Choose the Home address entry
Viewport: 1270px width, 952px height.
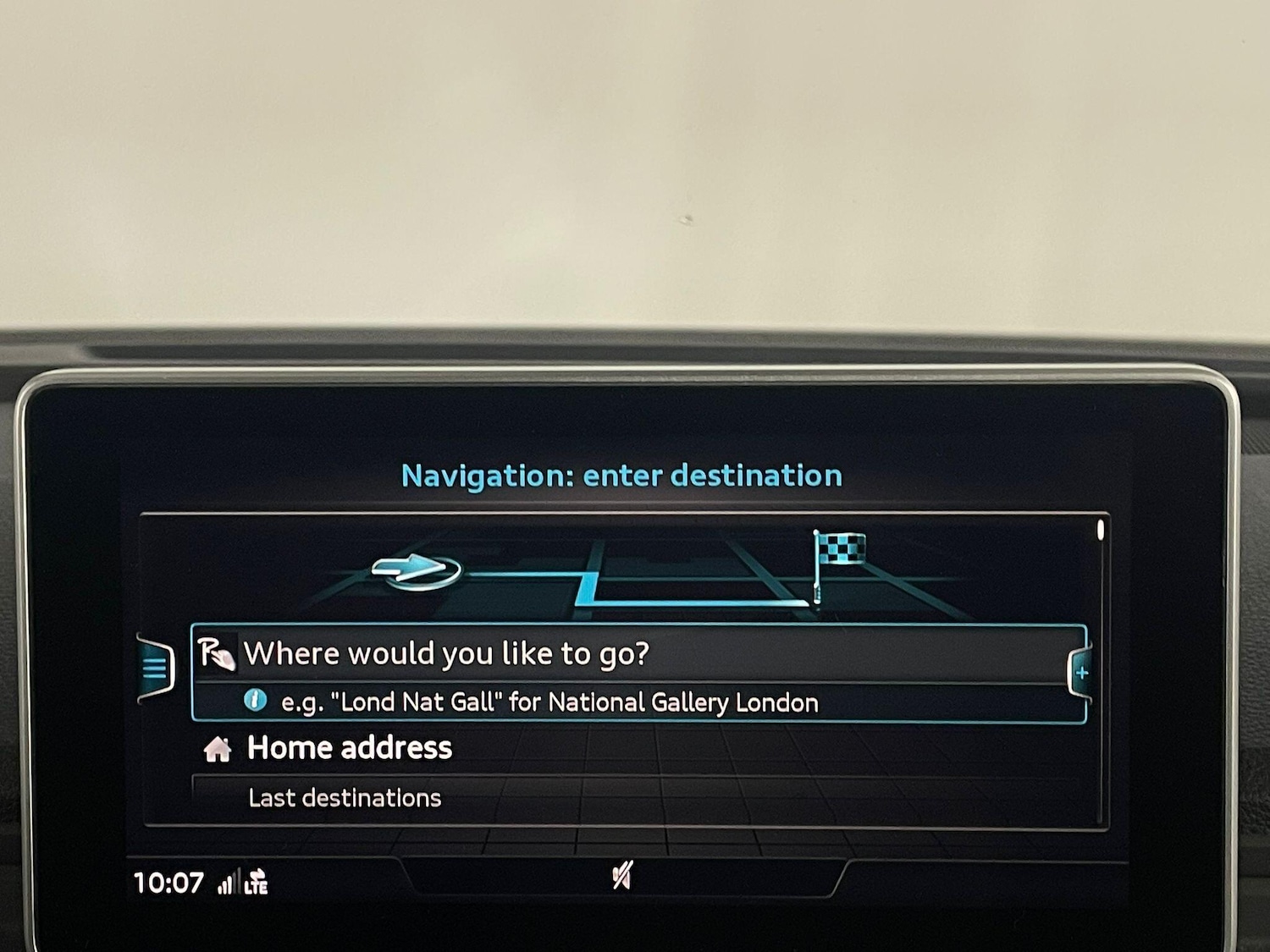349,749
